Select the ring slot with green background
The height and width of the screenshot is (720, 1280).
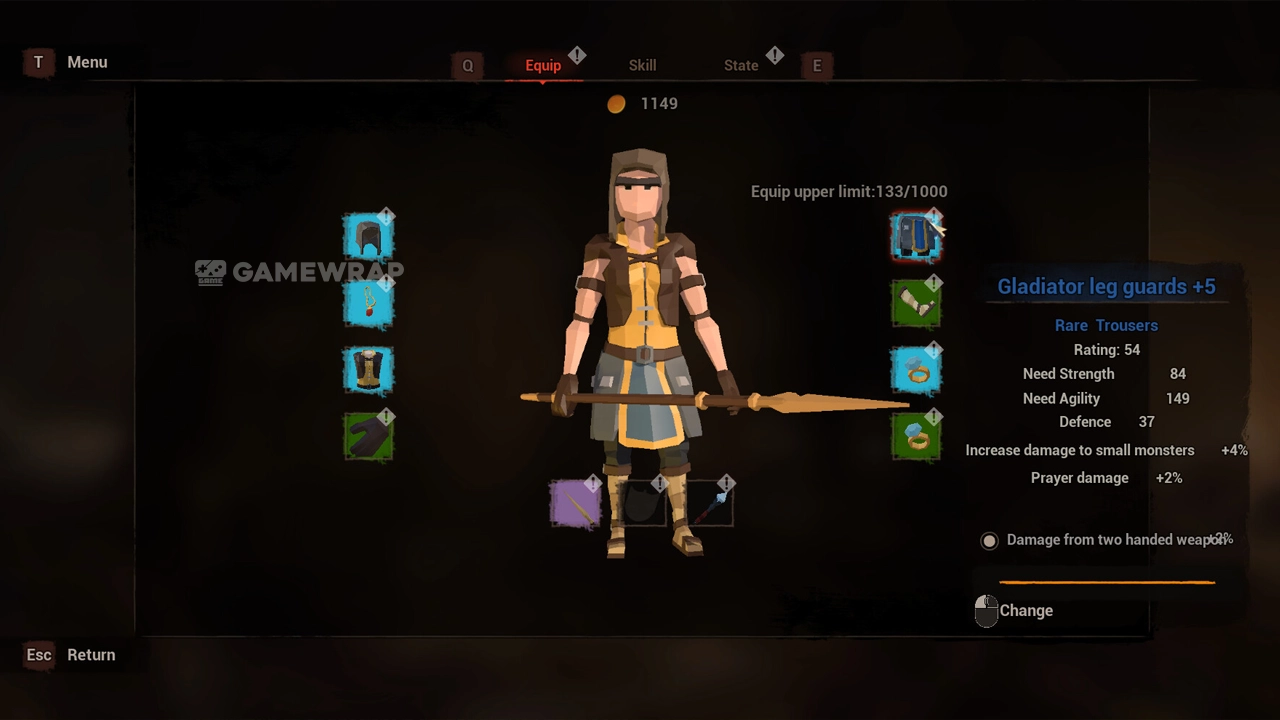tap(915, 437)
